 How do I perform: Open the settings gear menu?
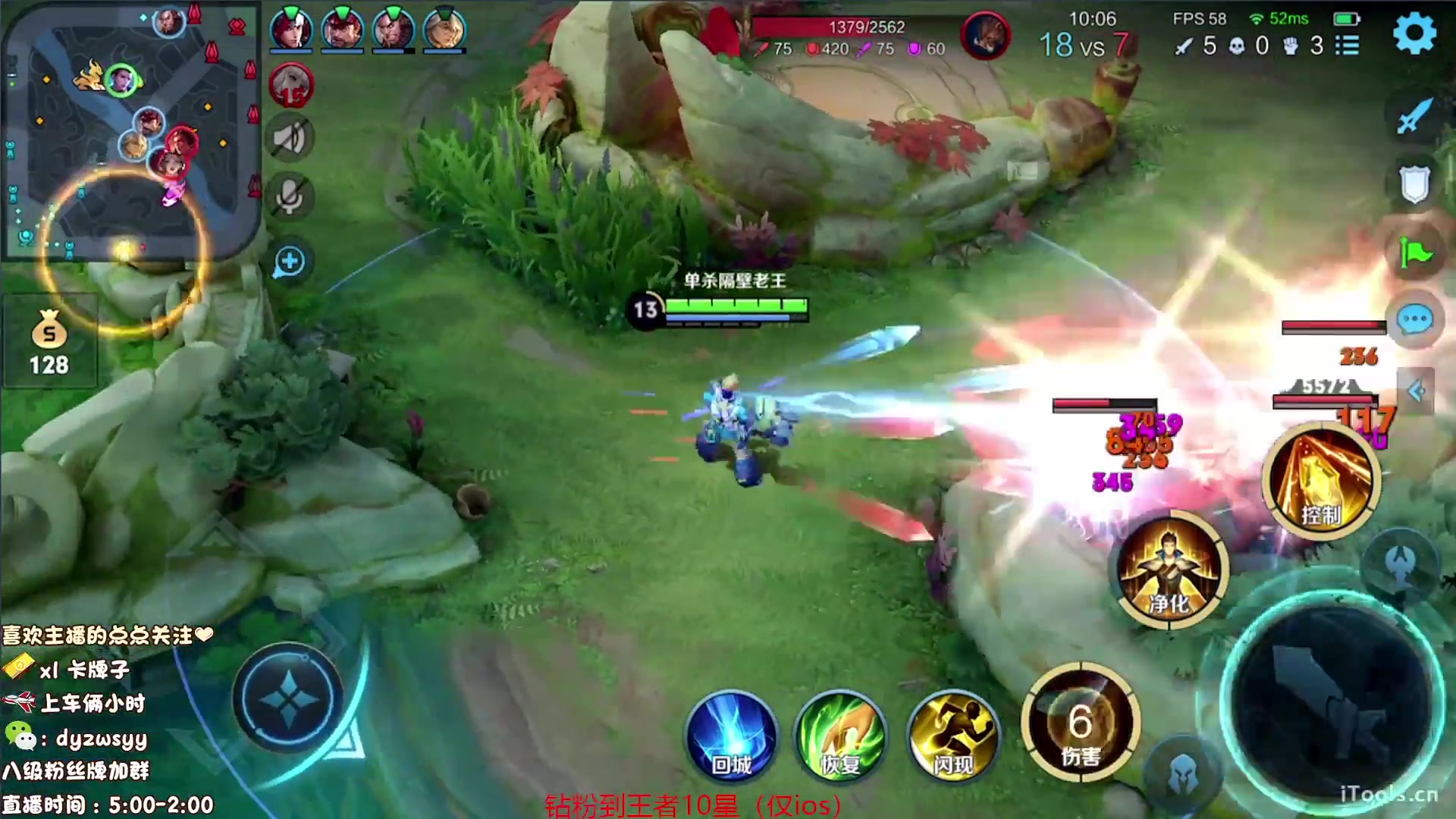pos(1414,33)
